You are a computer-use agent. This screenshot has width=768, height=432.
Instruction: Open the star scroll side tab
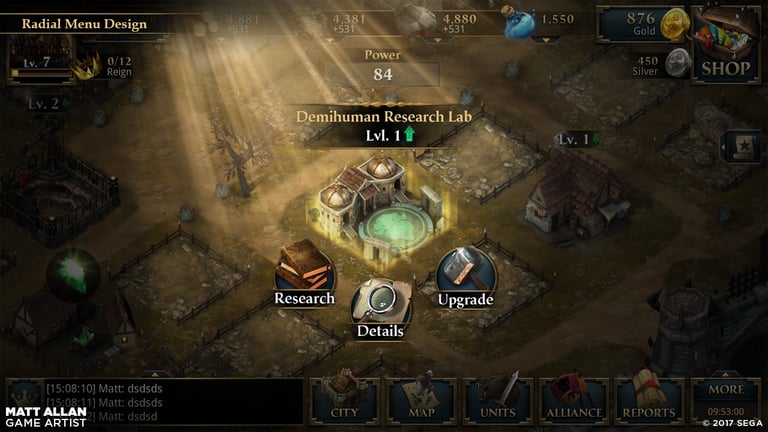pyautogui.click(x=743, y=146)
